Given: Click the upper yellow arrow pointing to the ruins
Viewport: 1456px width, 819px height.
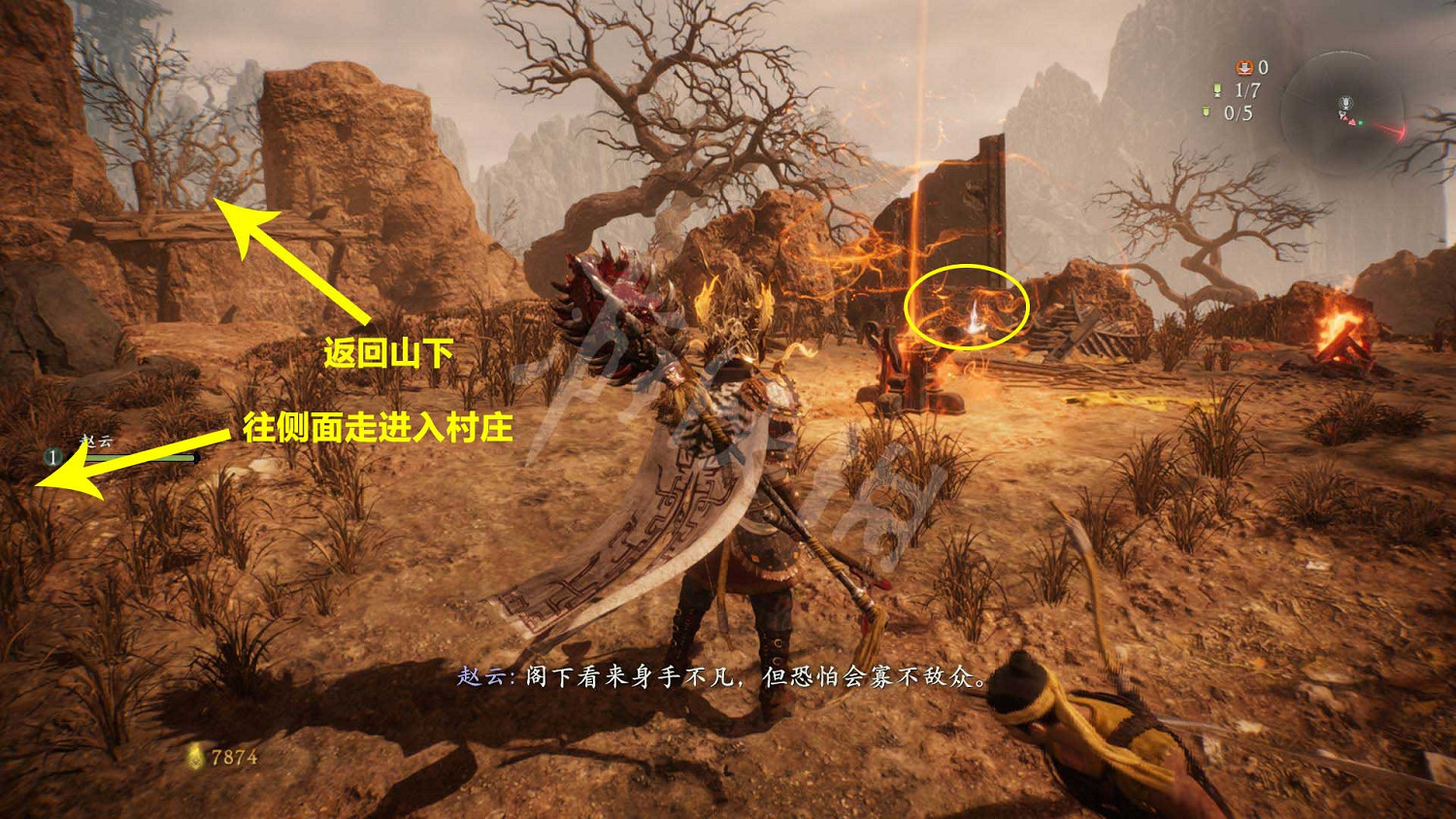Looking at the screenshot, I should [291, 262].
